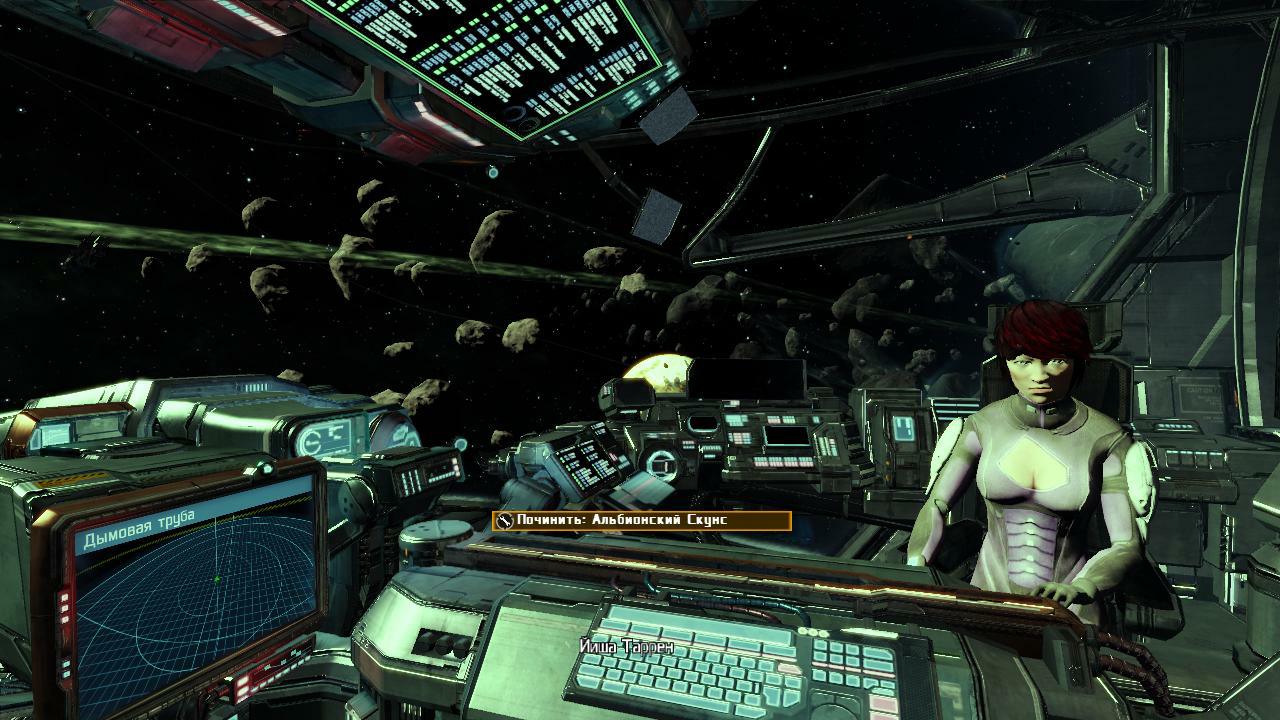
Task: Select the 'Починить: Альбионский Скунс' mission bar
Action: [x=641, y=521]
